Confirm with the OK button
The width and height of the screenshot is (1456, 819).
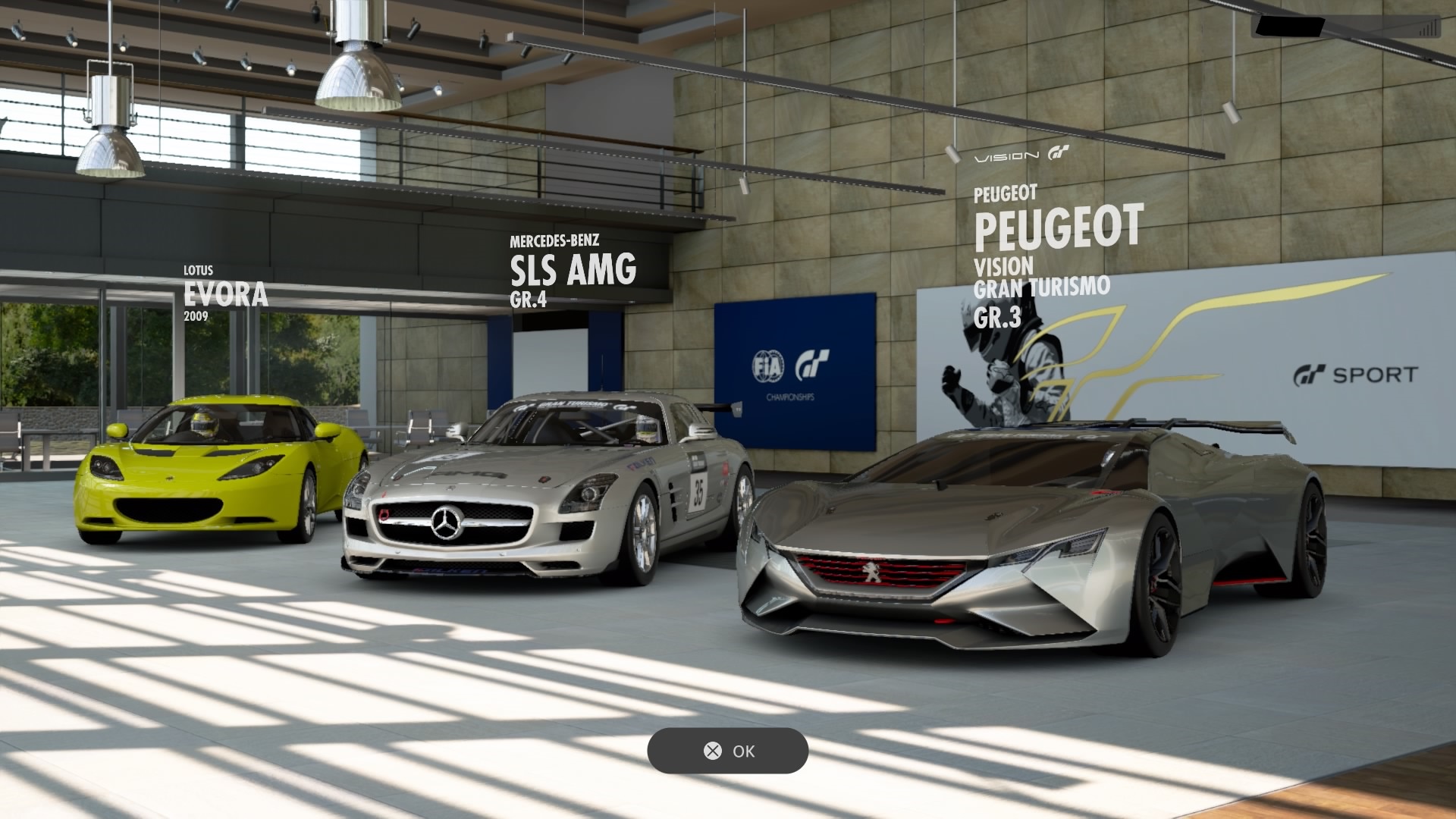pyautogui.click(x=728, y=751)
